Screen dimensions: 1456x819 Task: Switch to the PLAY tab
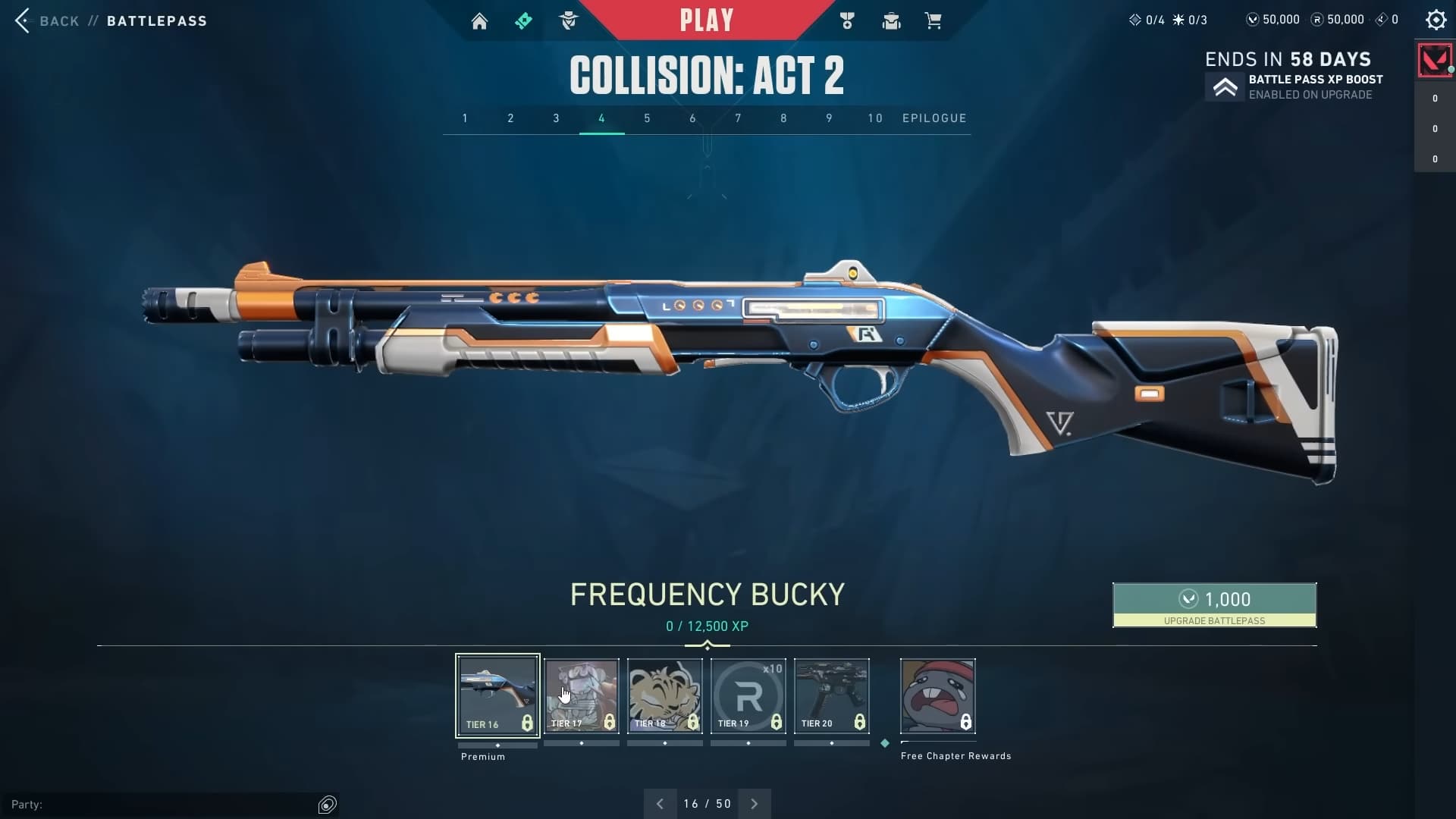[x=708, y=20]
